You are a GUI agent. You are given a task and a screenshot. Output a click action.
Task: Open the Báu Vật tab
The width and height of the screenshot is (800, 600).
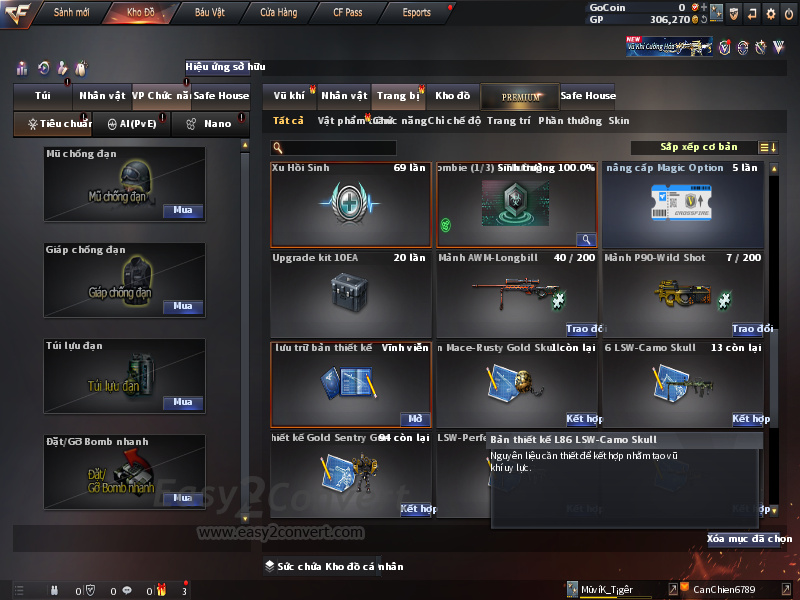[210, 13]
